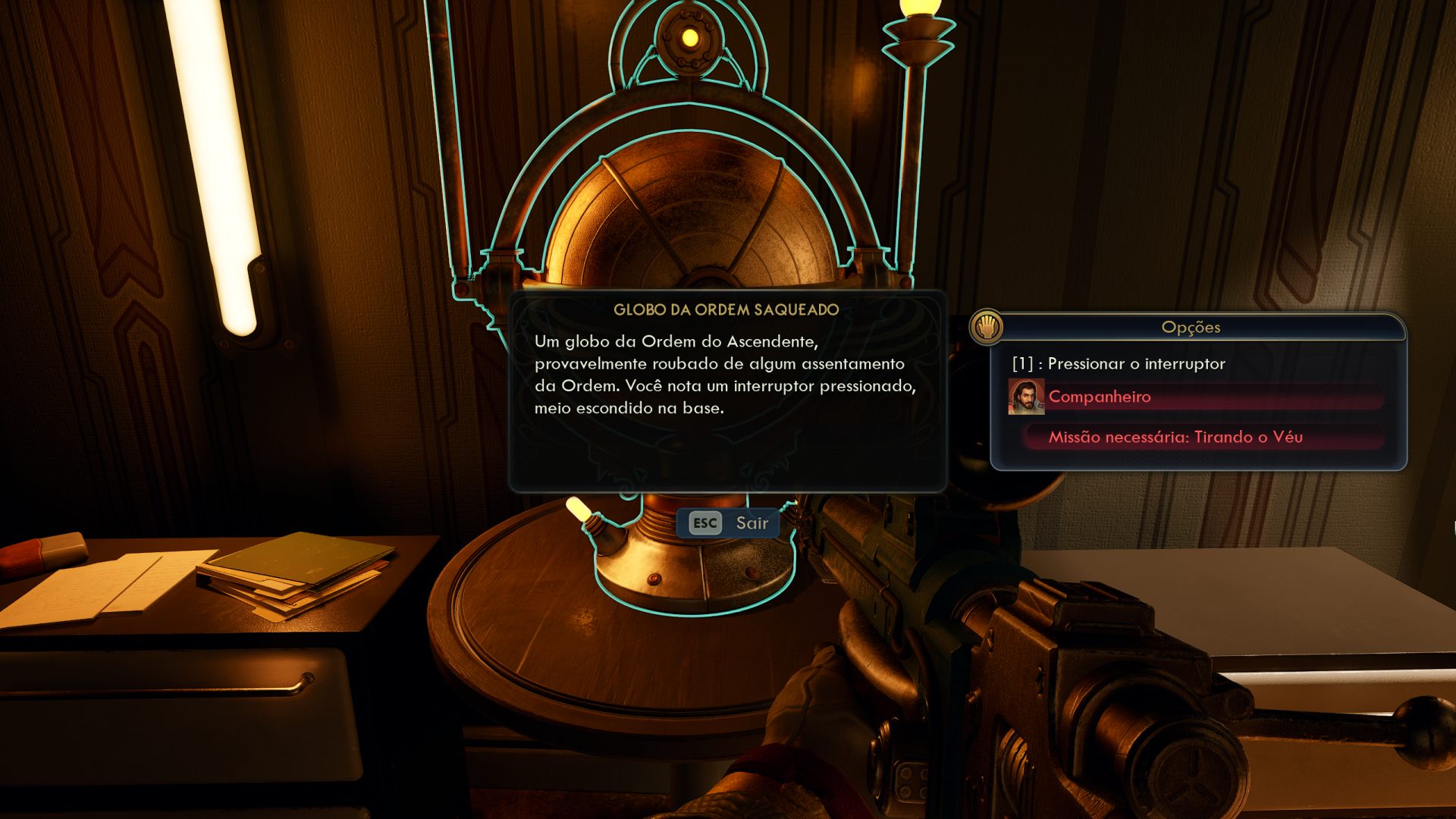The width and height of the screenshot is (1456, 819).
Task: Select the Companheiro portrait icon
Action: coord(1028,396)
